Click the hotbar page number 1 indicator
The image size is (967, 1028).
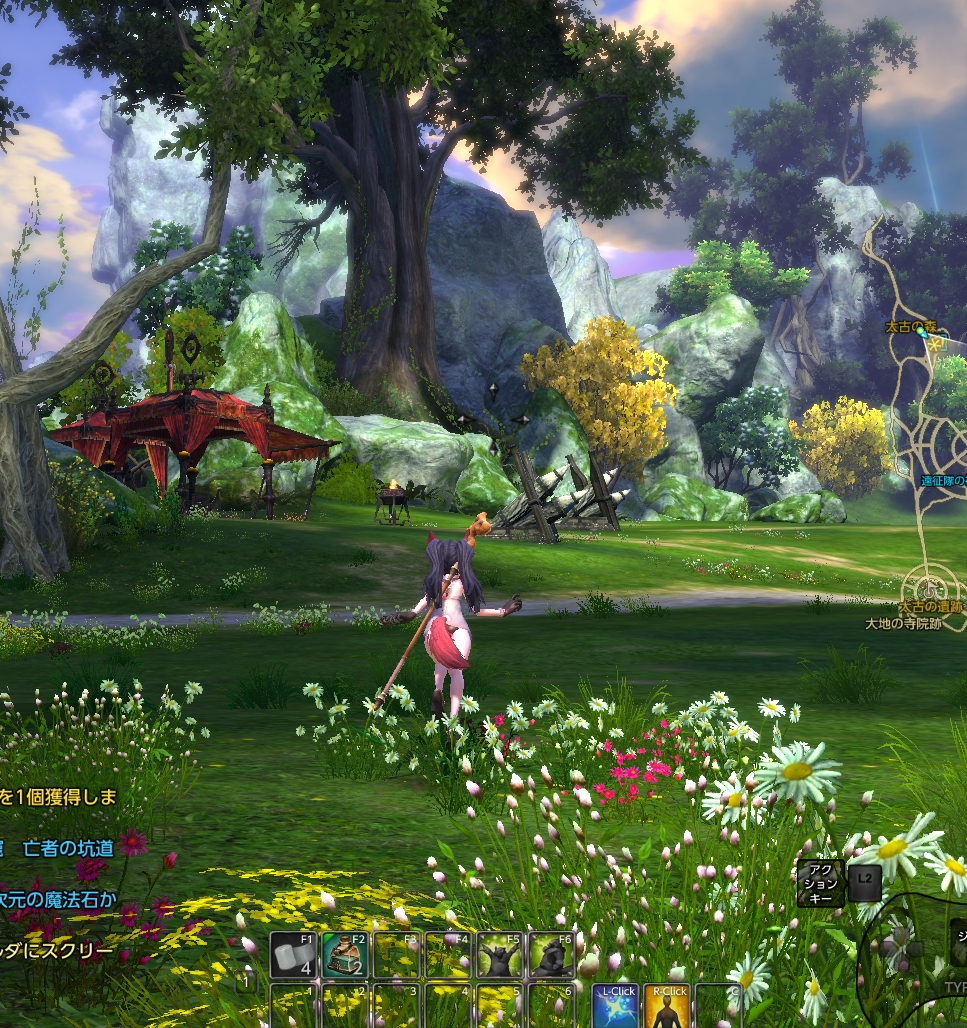pos(245,982)
